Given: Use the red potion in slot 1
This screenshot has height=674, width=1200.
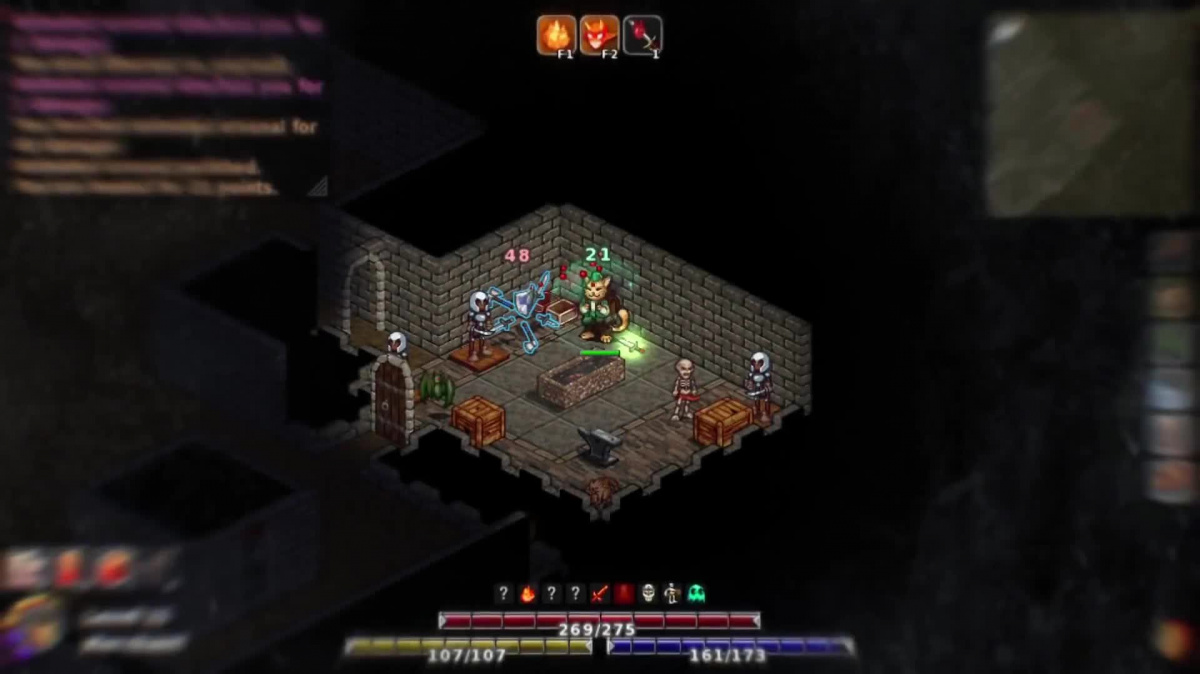Looking at the screenshot, I should point(642,35).
